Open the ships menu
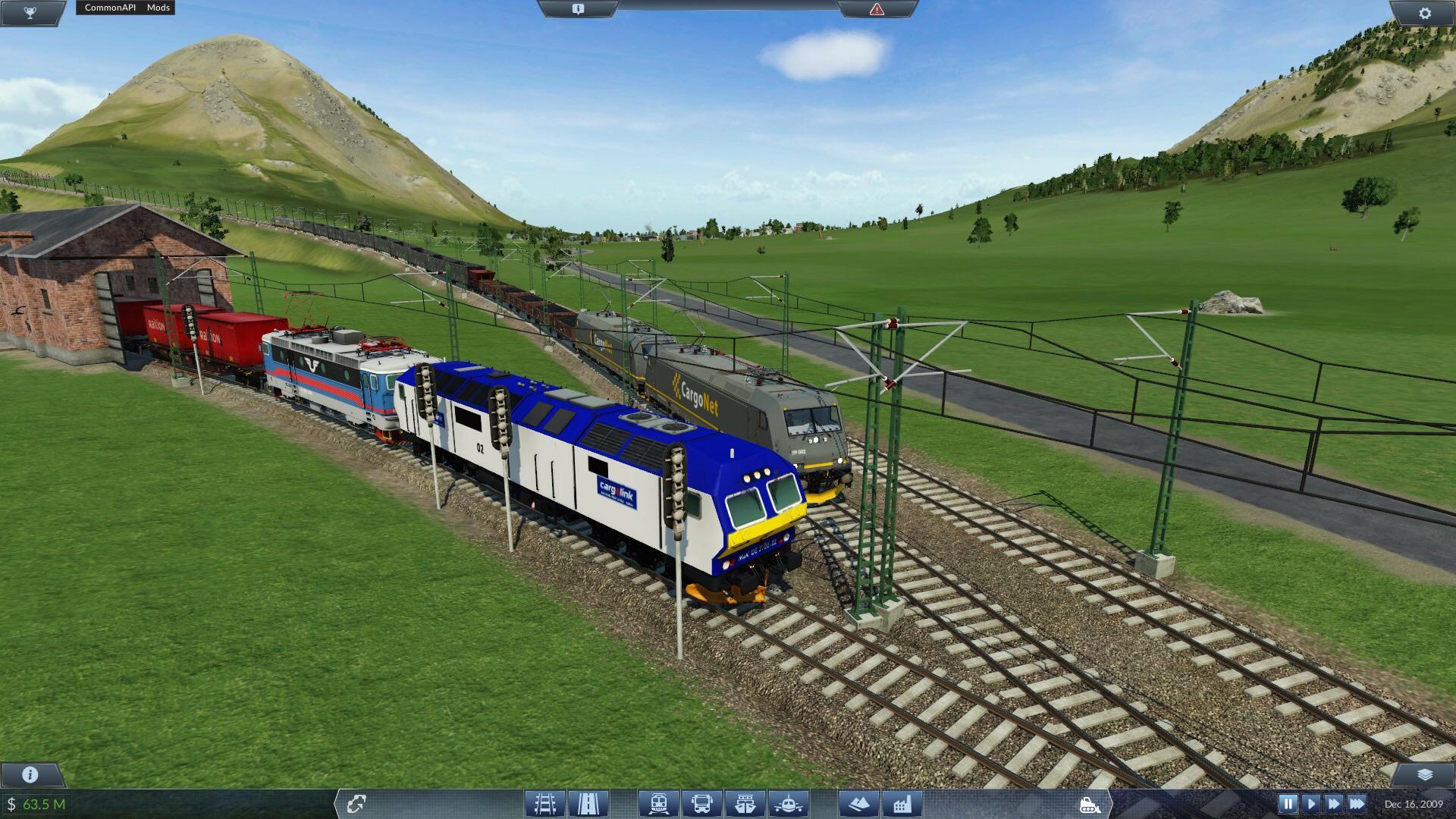Viewport: 1456px width, 819px height. pyautogui.click(x=743, y=802)
